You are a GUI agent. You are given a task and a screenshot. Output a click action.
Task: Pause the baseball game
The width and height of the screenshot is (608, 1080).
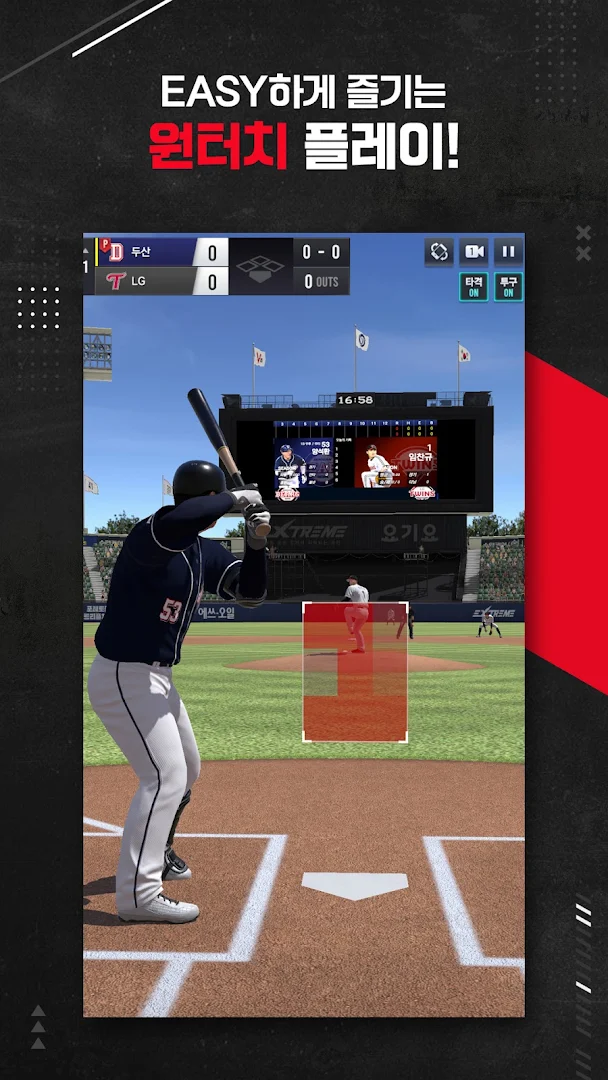(508, 252)
